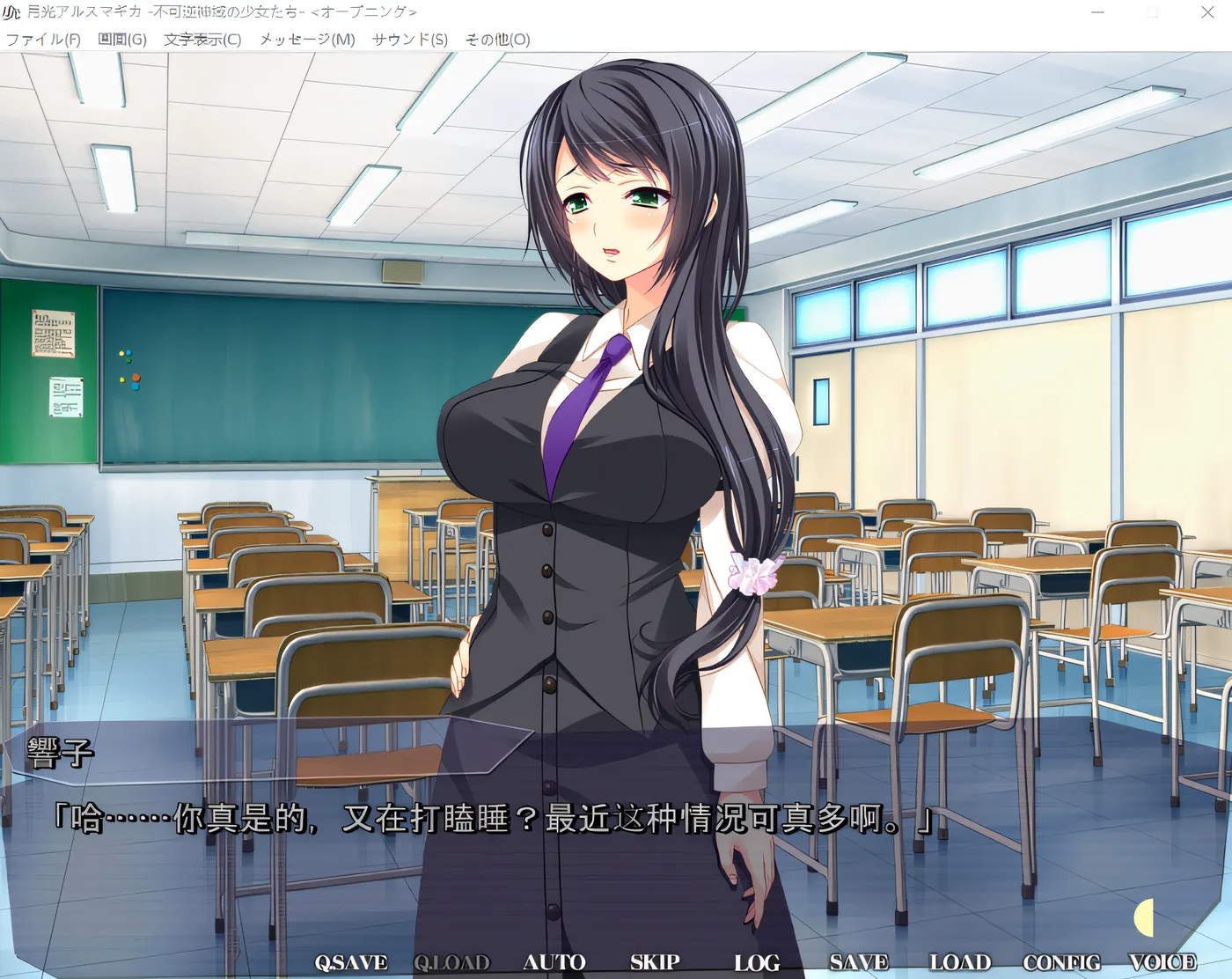
Task: Activate SKIP mode to fast-forward text
Action: [653, 962]
